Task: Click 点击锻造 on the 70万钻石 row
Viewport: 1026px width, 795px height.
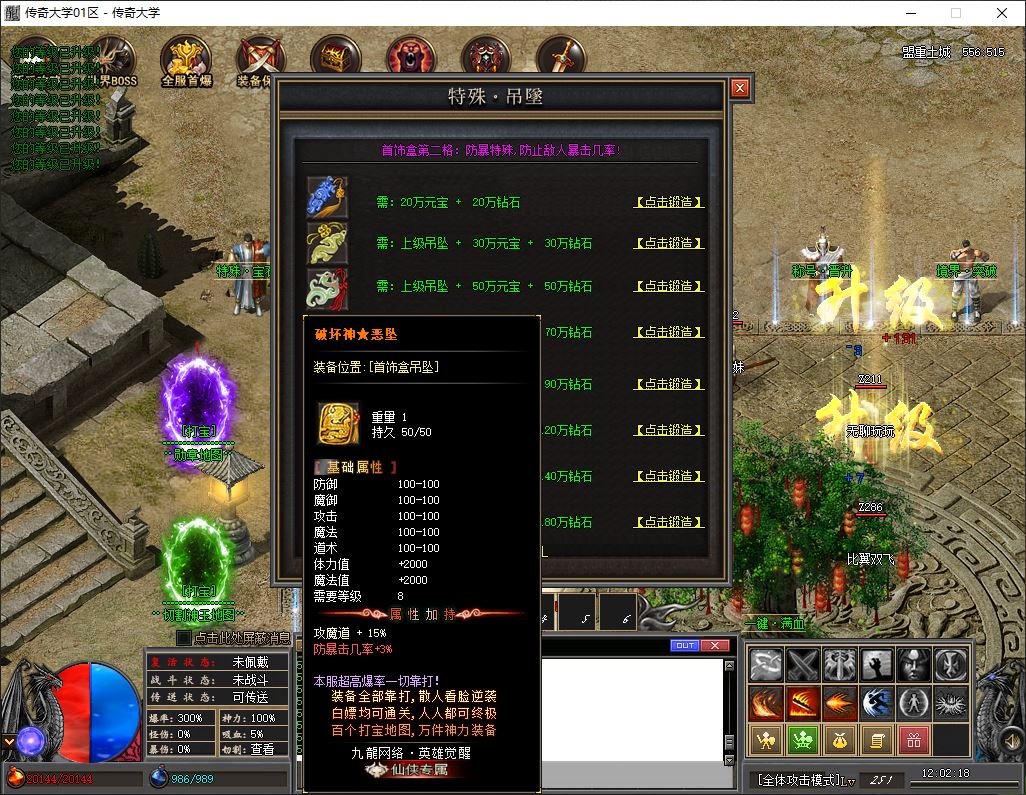Action: coord(669,332)
